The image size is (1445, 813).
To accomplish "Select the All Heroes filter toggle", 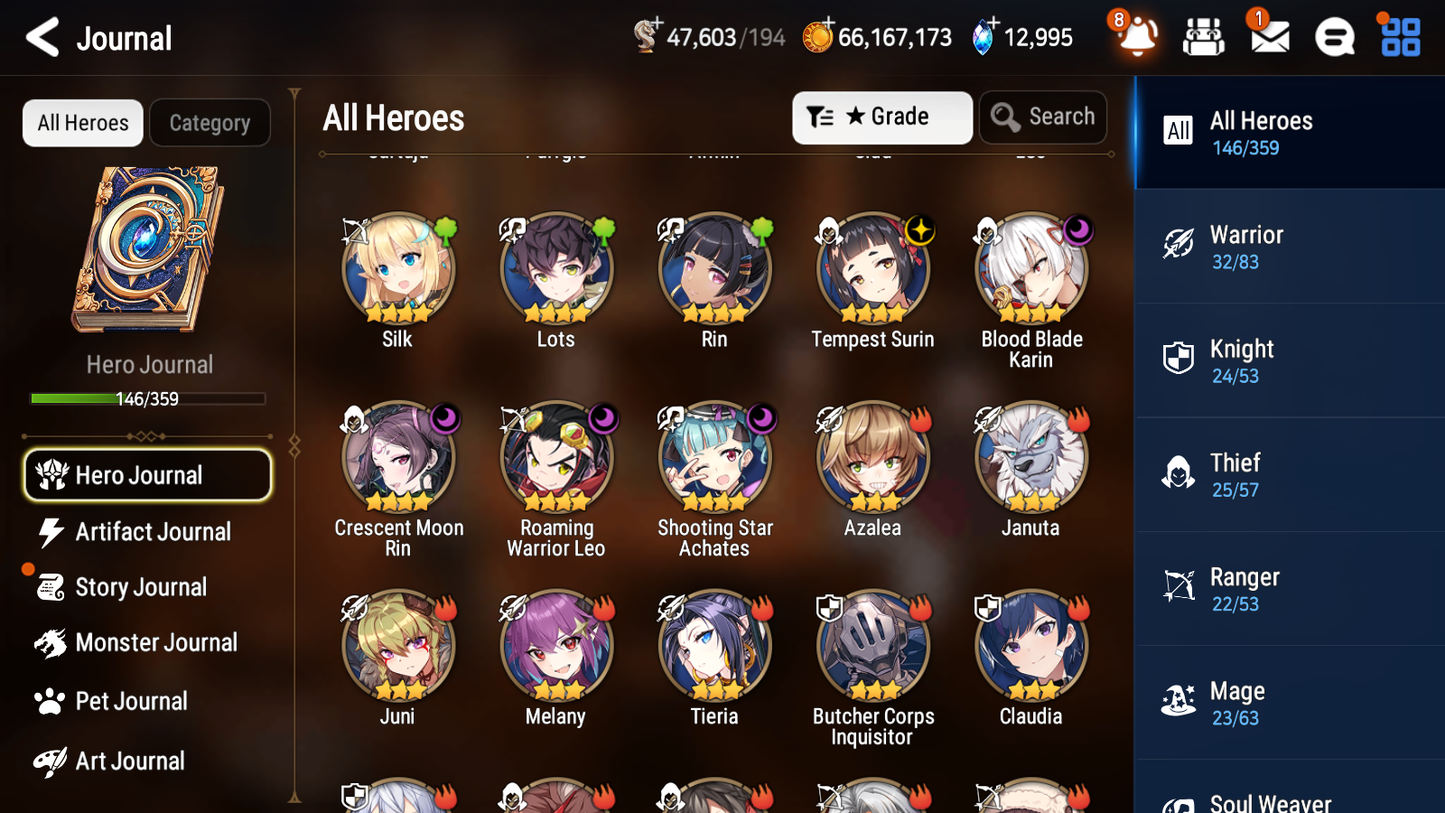I will 82,122.
